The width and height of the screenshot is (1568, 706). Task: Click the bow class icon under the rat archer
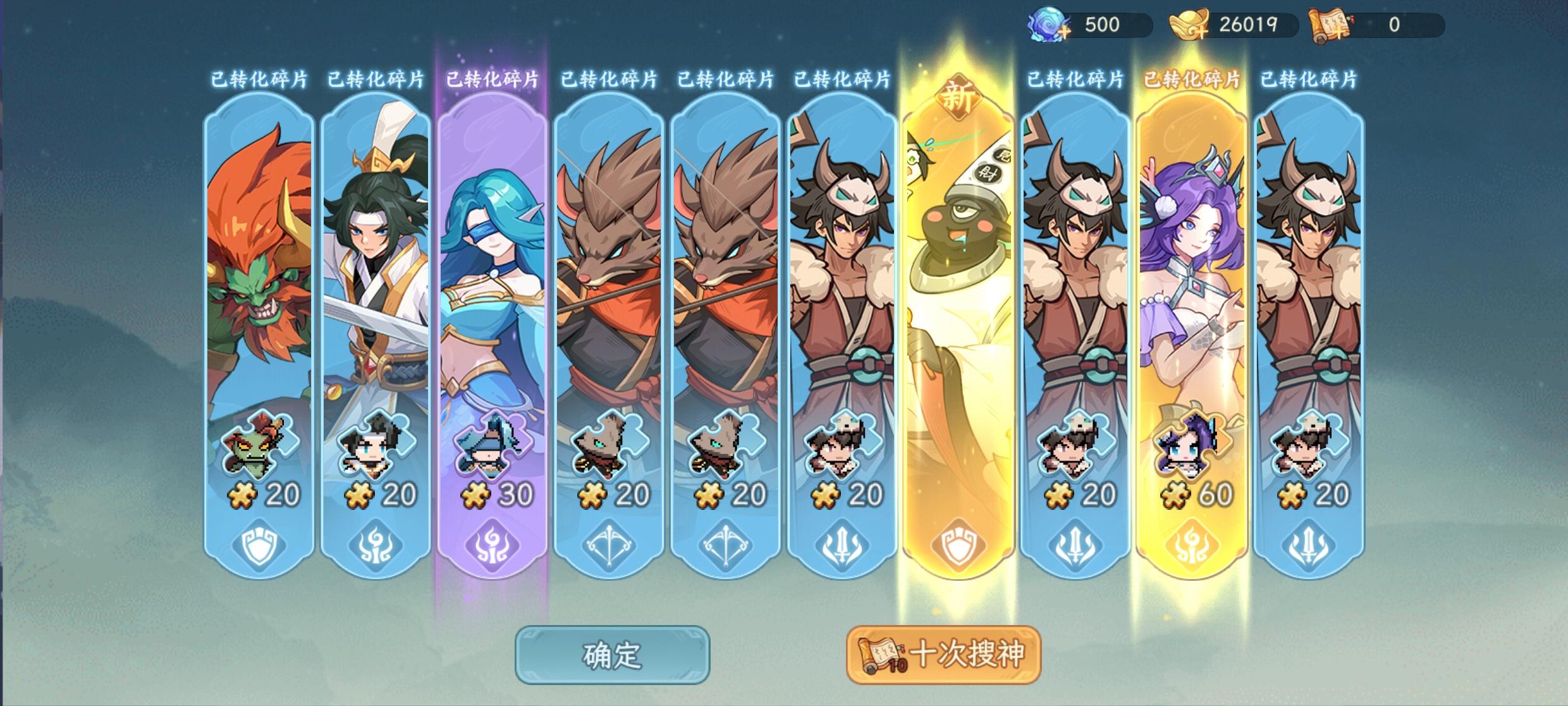coord(609,545)
